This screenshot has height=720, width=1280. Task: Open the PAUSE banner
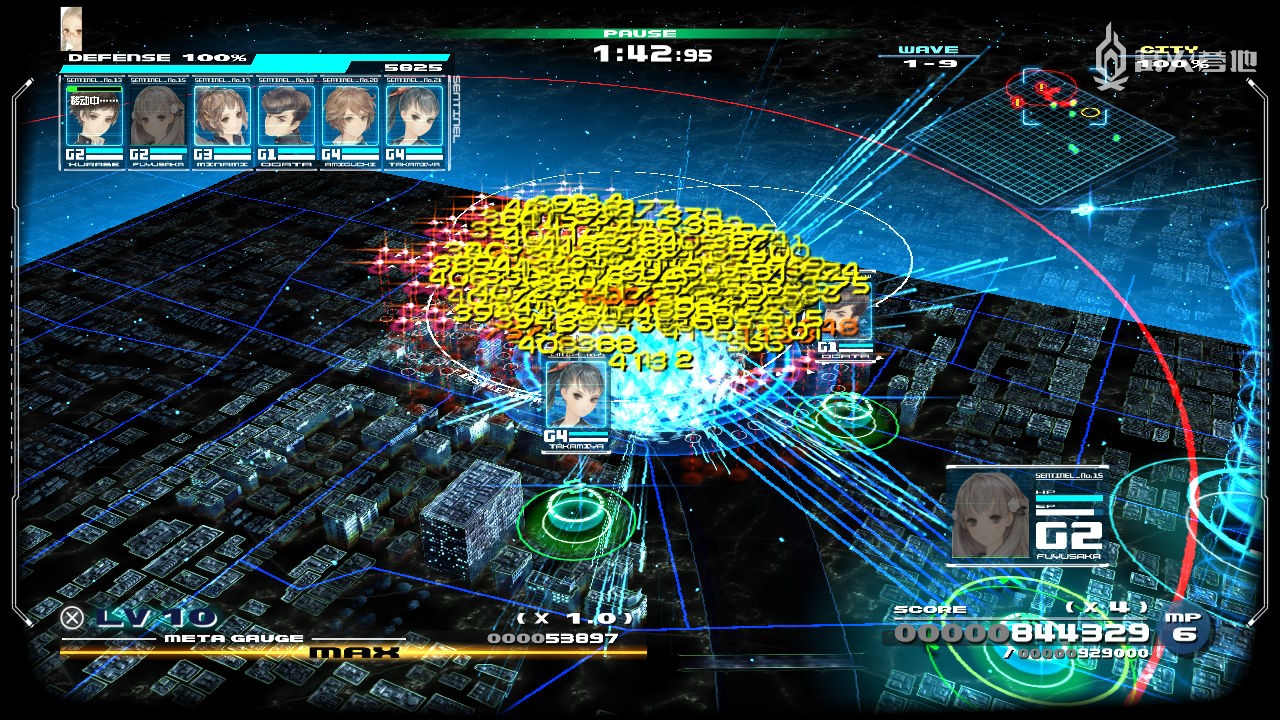coord(640,33)
